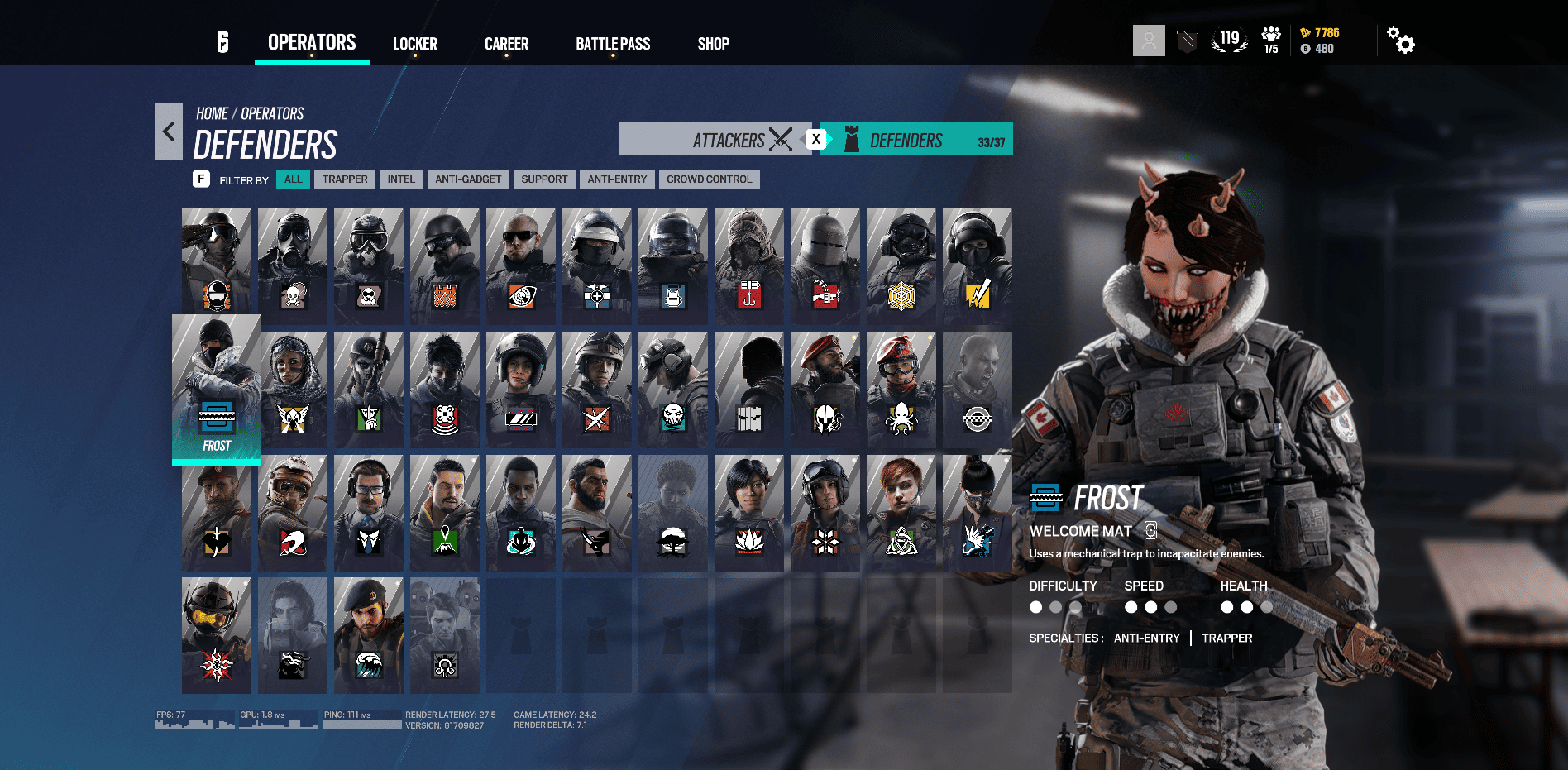Toggle the SUPPORT filter
The width and height of the screenshot is (1568, 770).
tap(544, 179)
